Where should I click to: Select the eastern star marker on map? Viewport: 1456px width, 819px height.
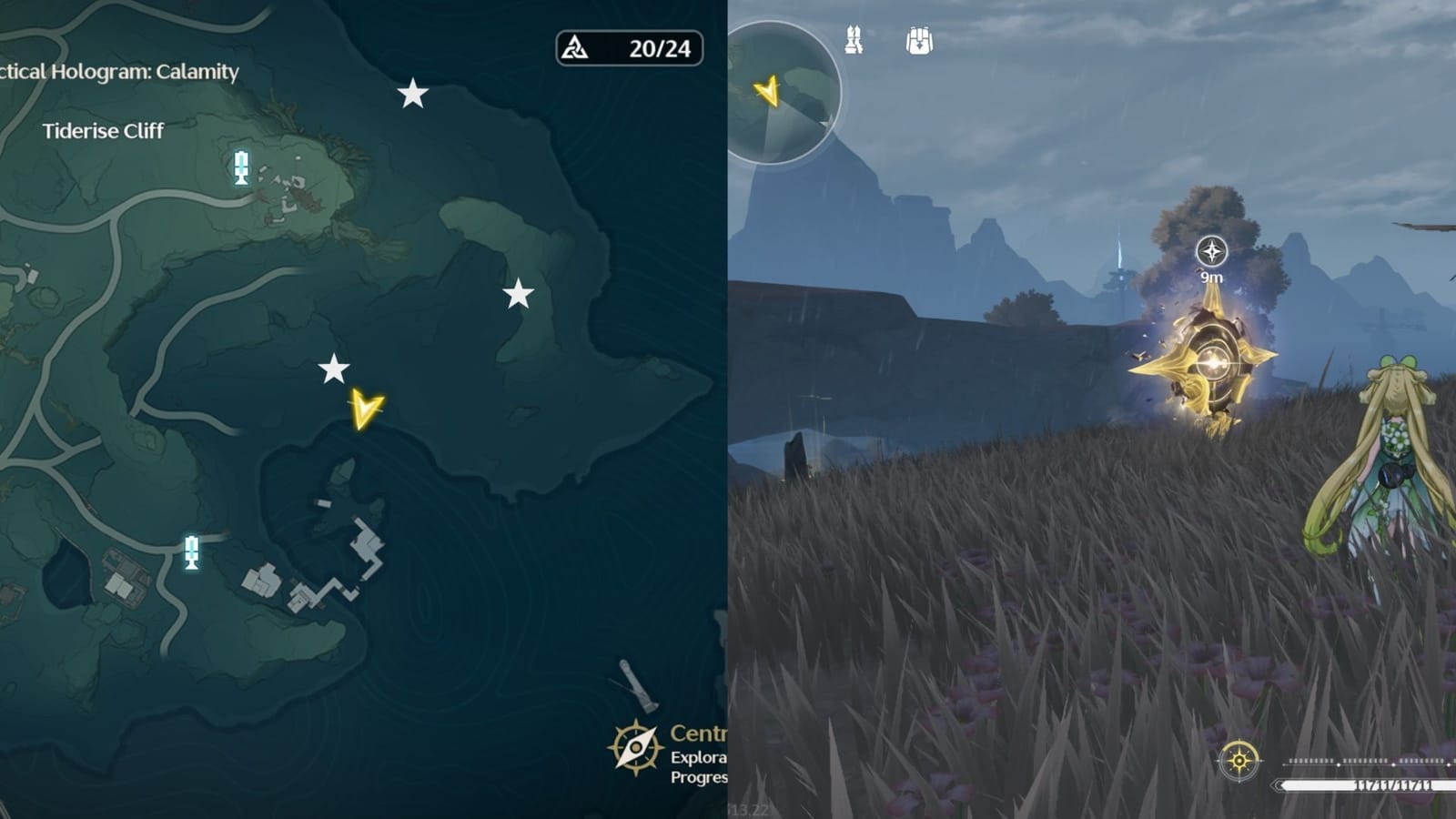pos(519,293)
